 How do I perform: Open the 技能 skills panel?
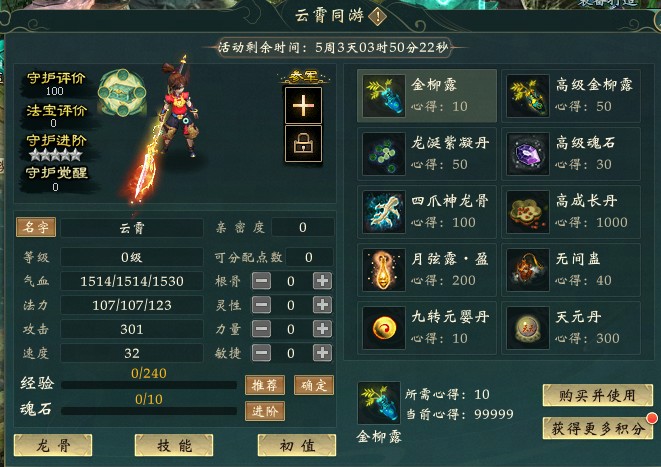click(174, 445)
